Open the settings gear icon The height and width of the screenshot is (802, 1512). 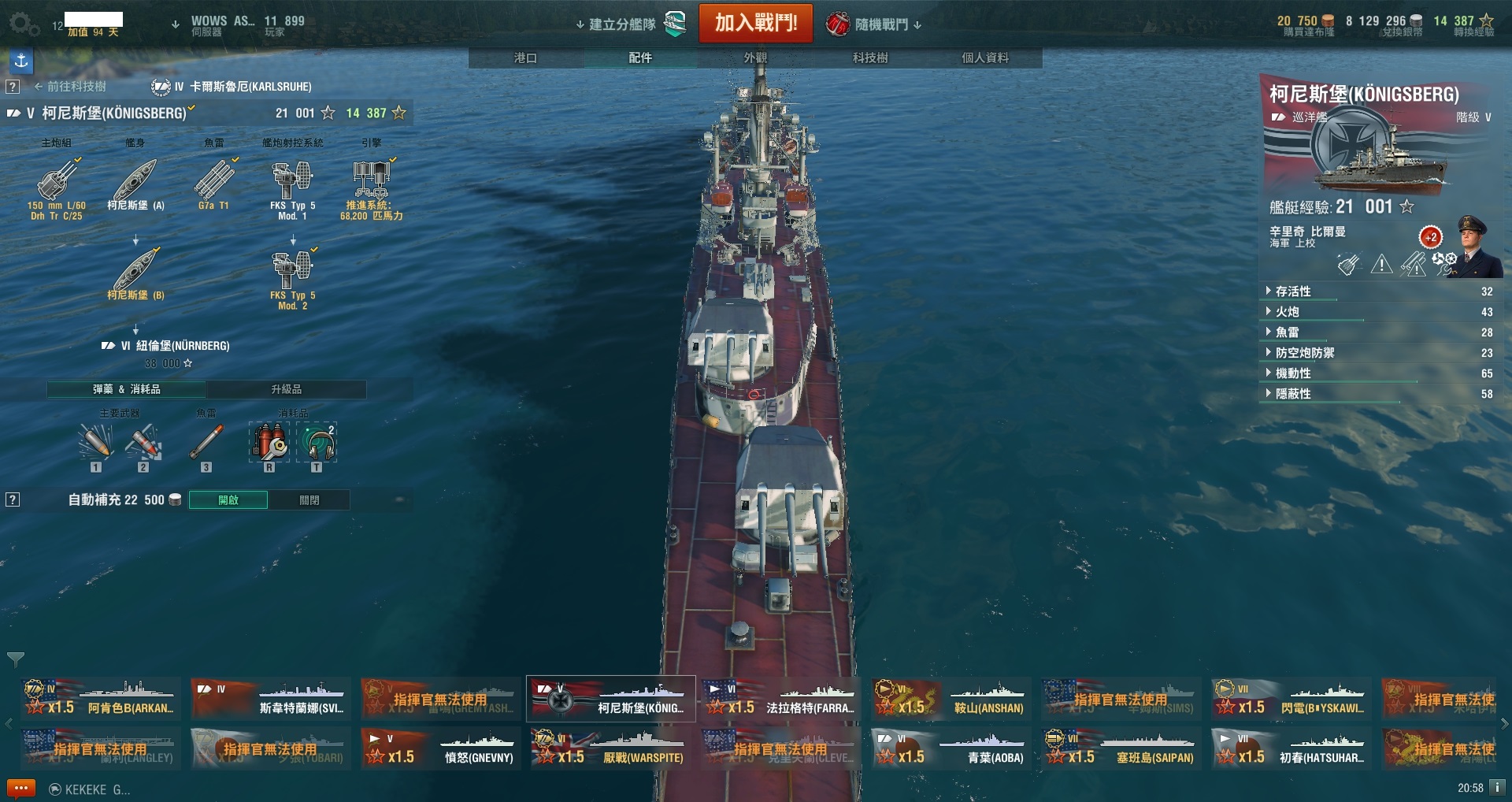point(23,24)
